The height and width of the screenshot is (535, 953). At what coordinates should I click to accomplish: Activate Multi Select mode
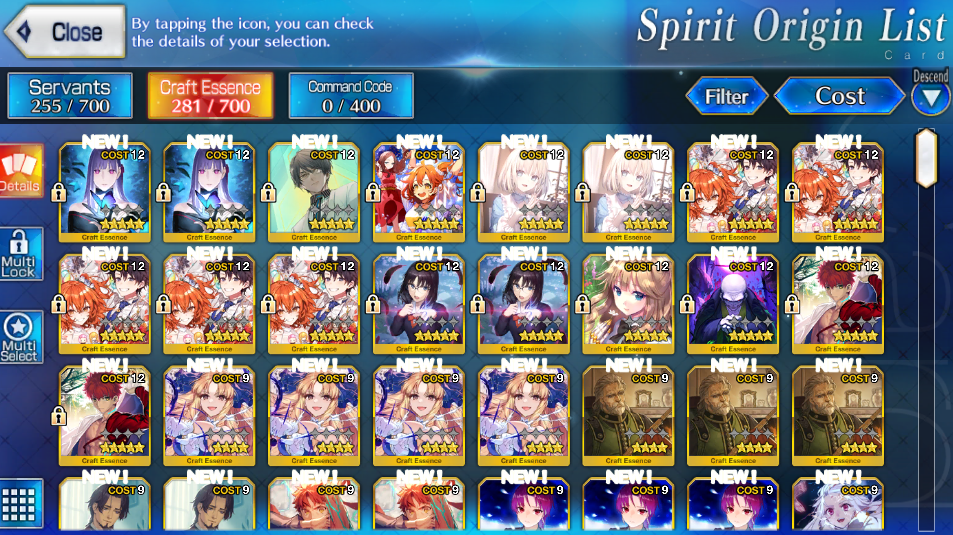coord(20,338)
